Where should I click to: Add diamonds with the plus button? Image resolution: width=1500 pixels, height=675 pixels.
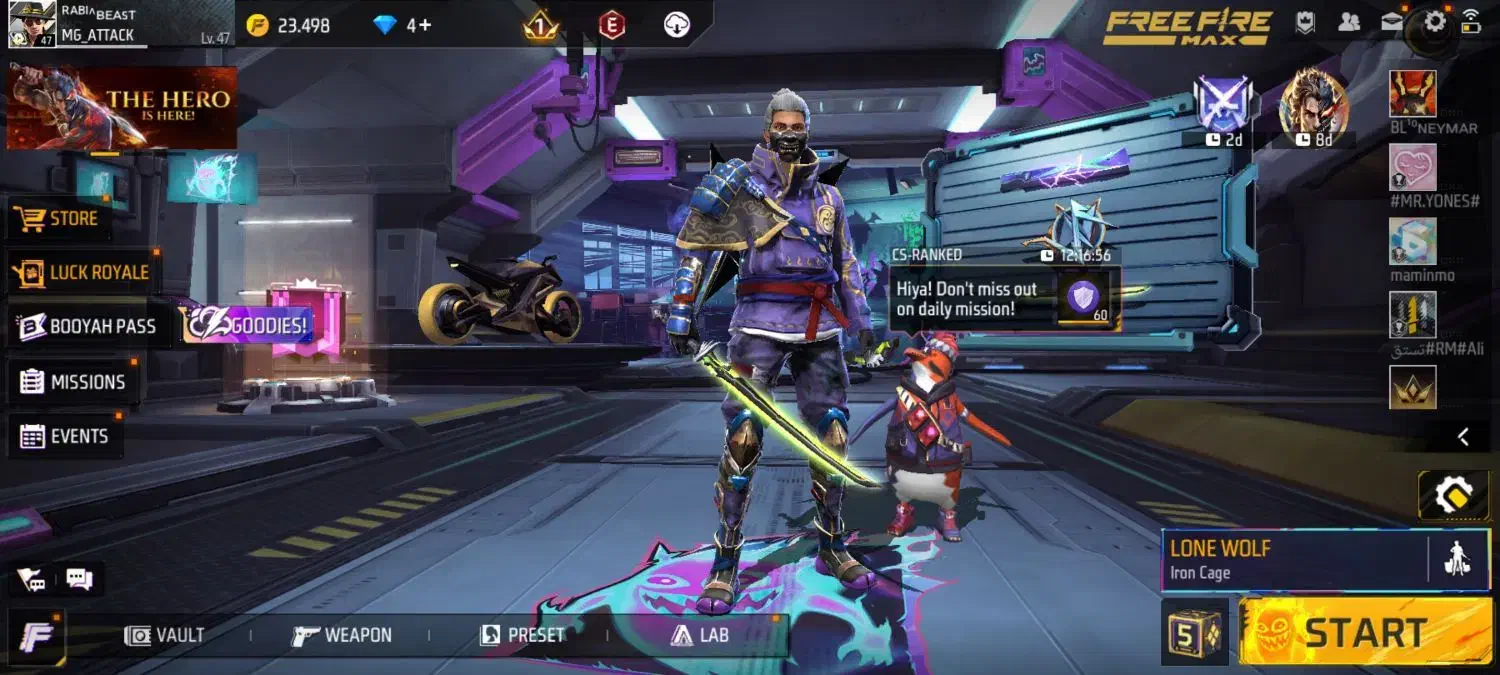tap(425, 25)
